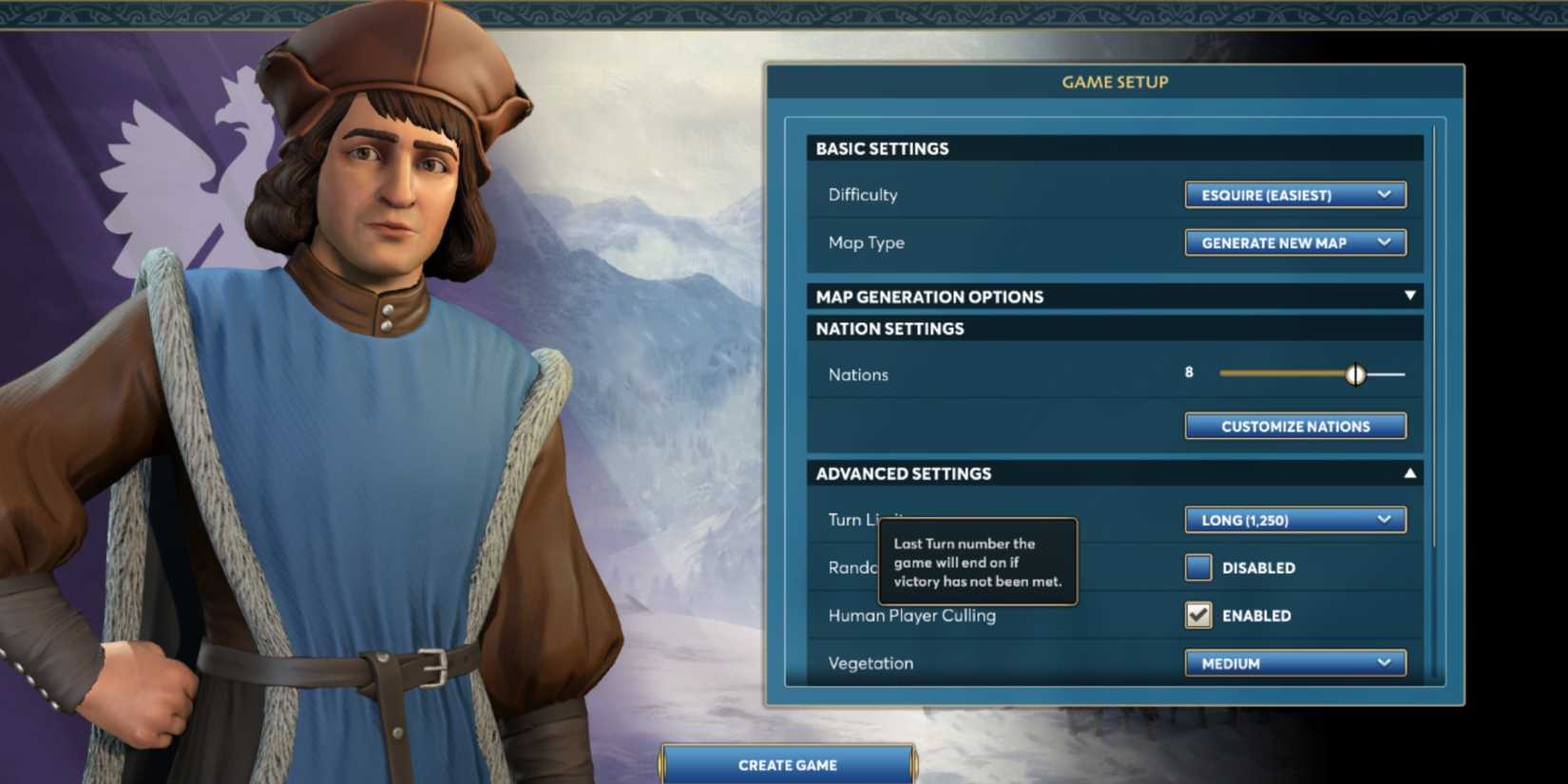Open the Medium vegetation dropdown

1294,663
